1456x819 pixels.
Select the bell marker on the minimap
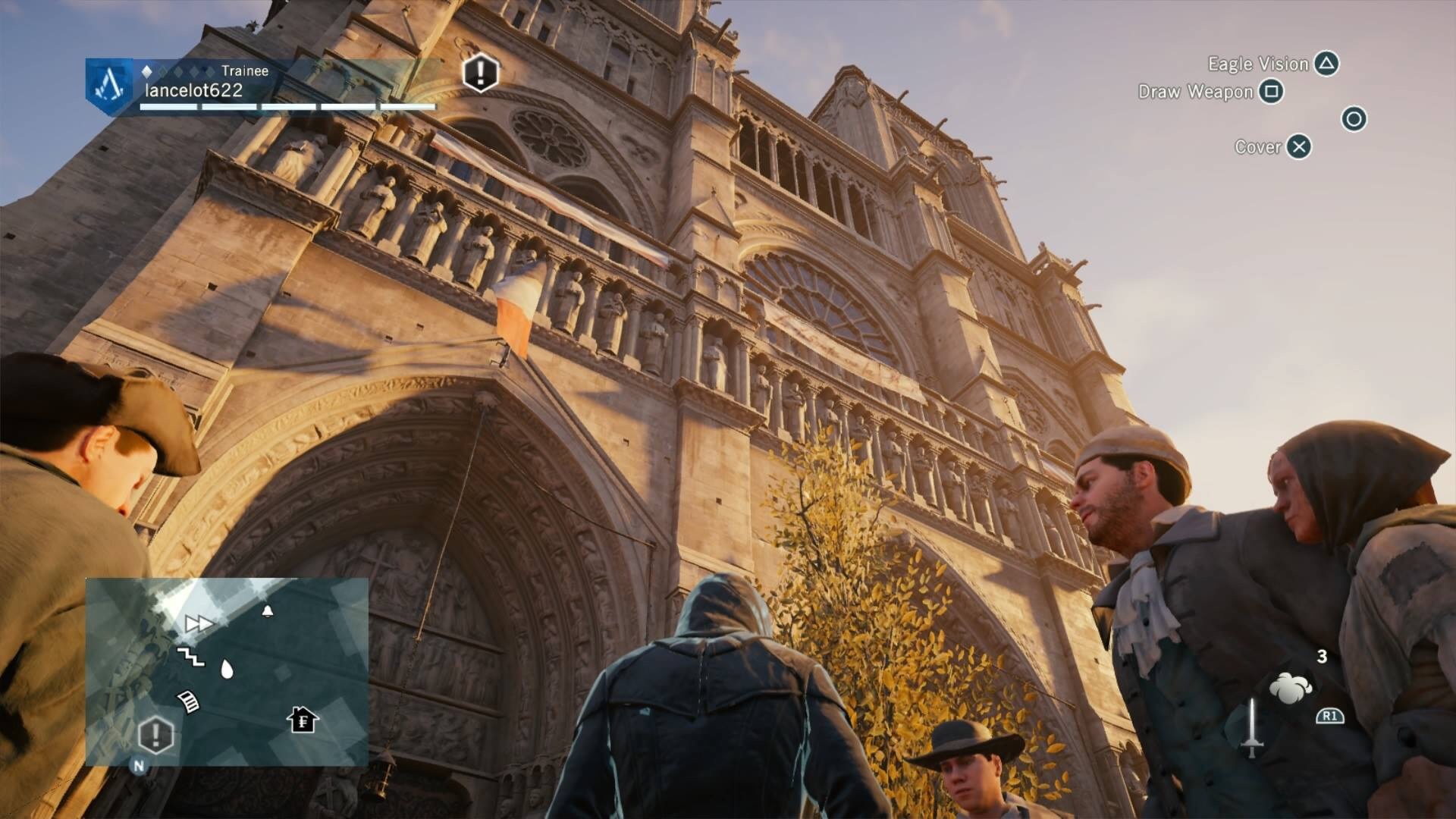coord(267,610)
